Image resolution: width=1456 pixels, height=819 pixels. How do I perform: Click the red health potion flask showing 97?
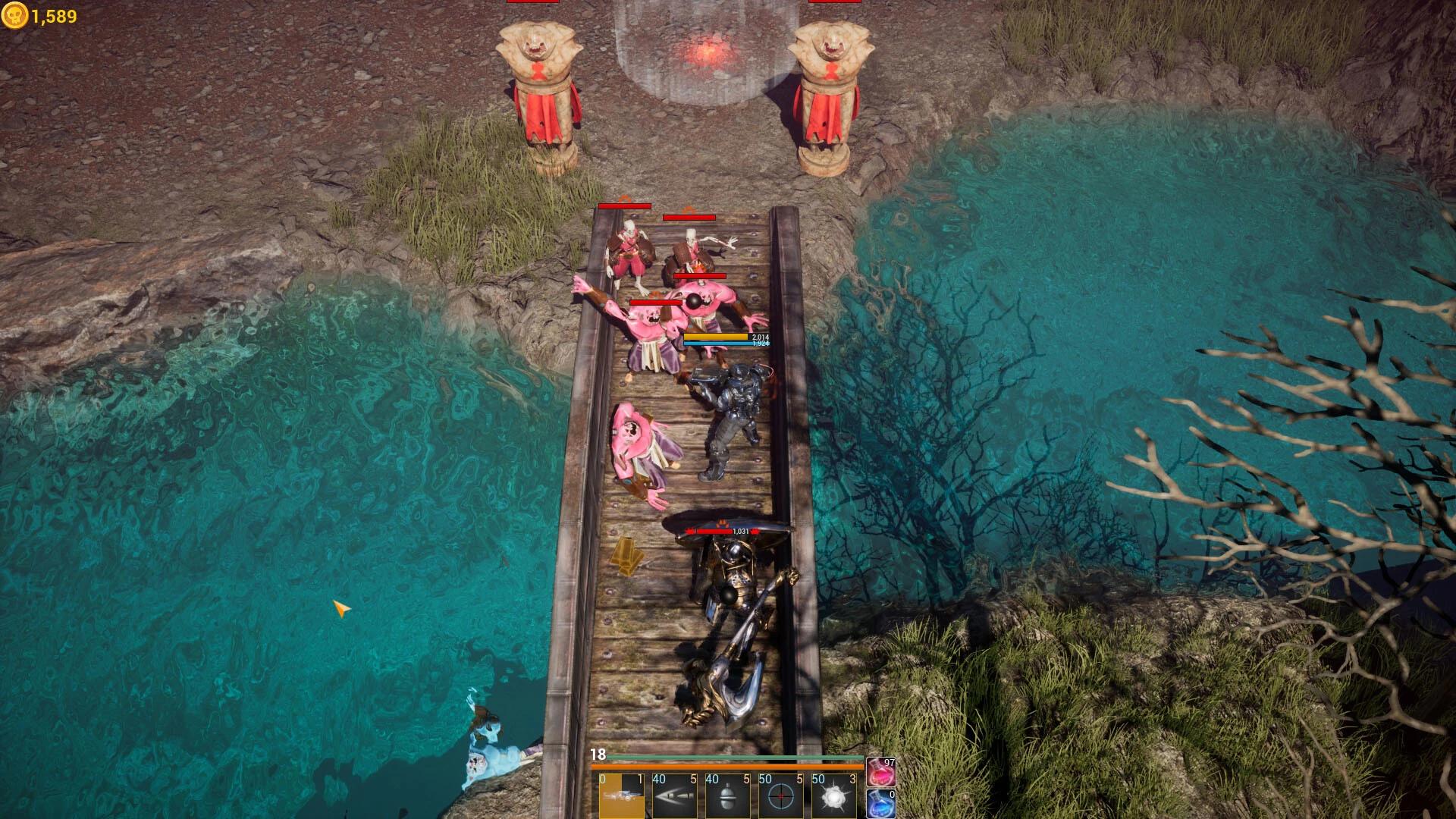point(880,772)
